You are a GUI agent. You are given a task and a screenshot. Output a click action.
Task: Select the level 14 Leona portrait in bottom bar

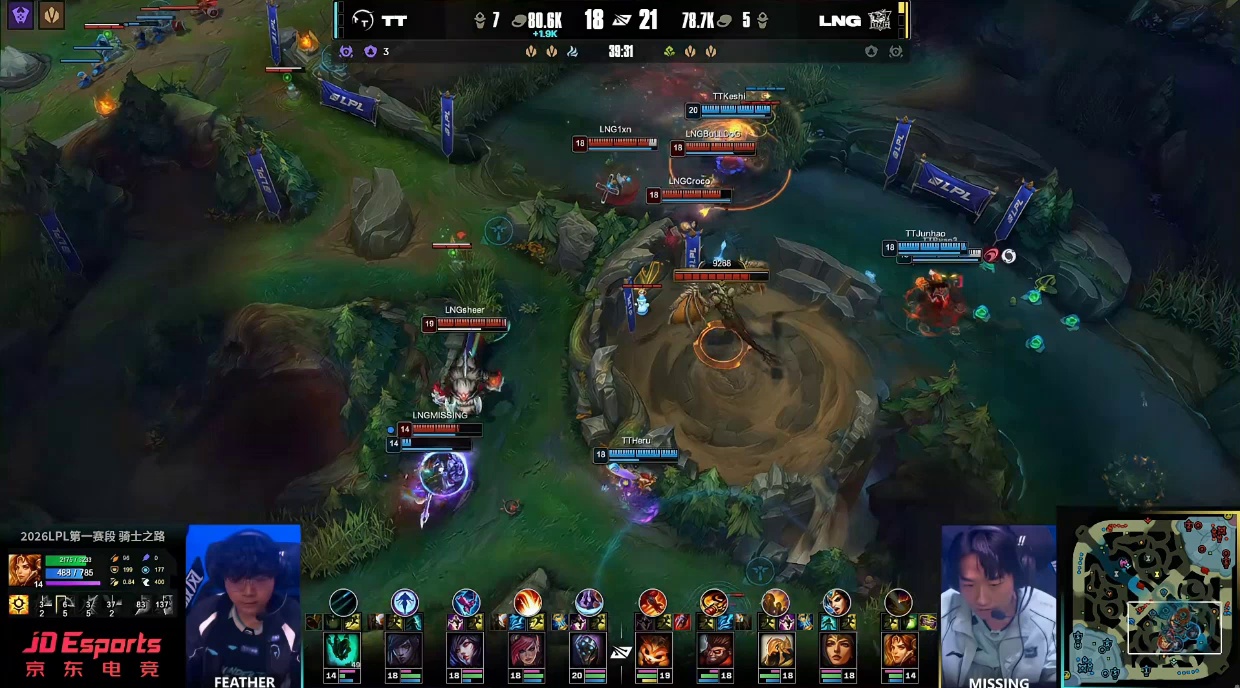899,651
